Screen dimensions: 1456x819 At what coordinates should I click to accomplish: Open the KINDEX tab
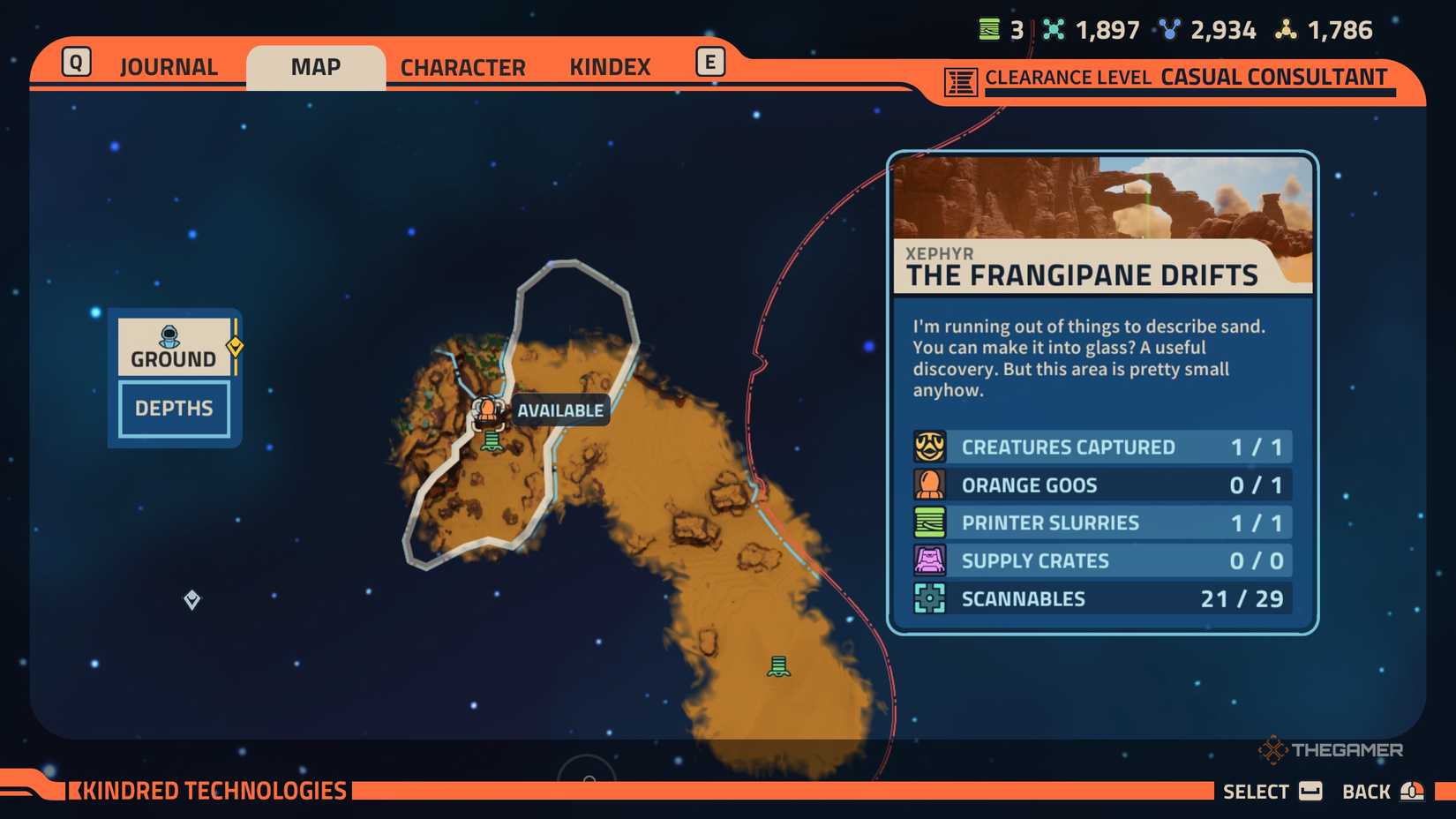[x=610, y=66]
